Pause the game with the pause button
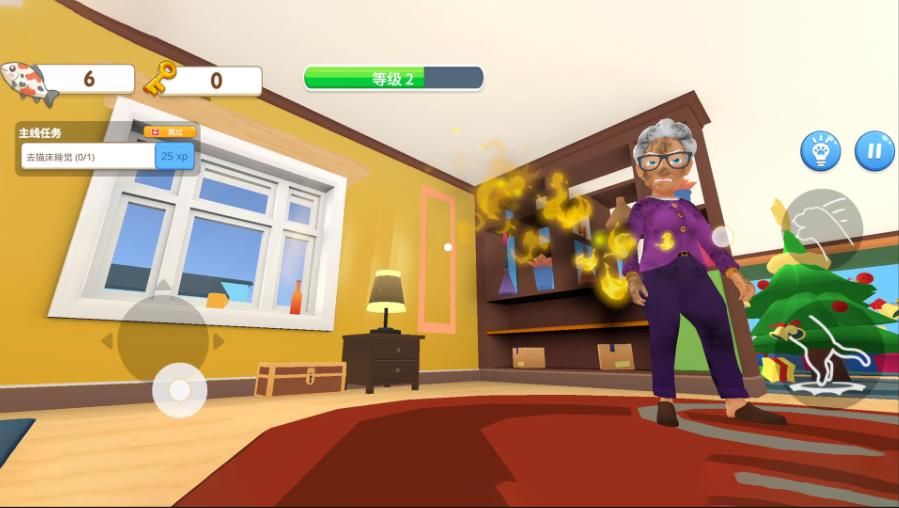This screenshot has height=508, width=899. tap(874, 151)
